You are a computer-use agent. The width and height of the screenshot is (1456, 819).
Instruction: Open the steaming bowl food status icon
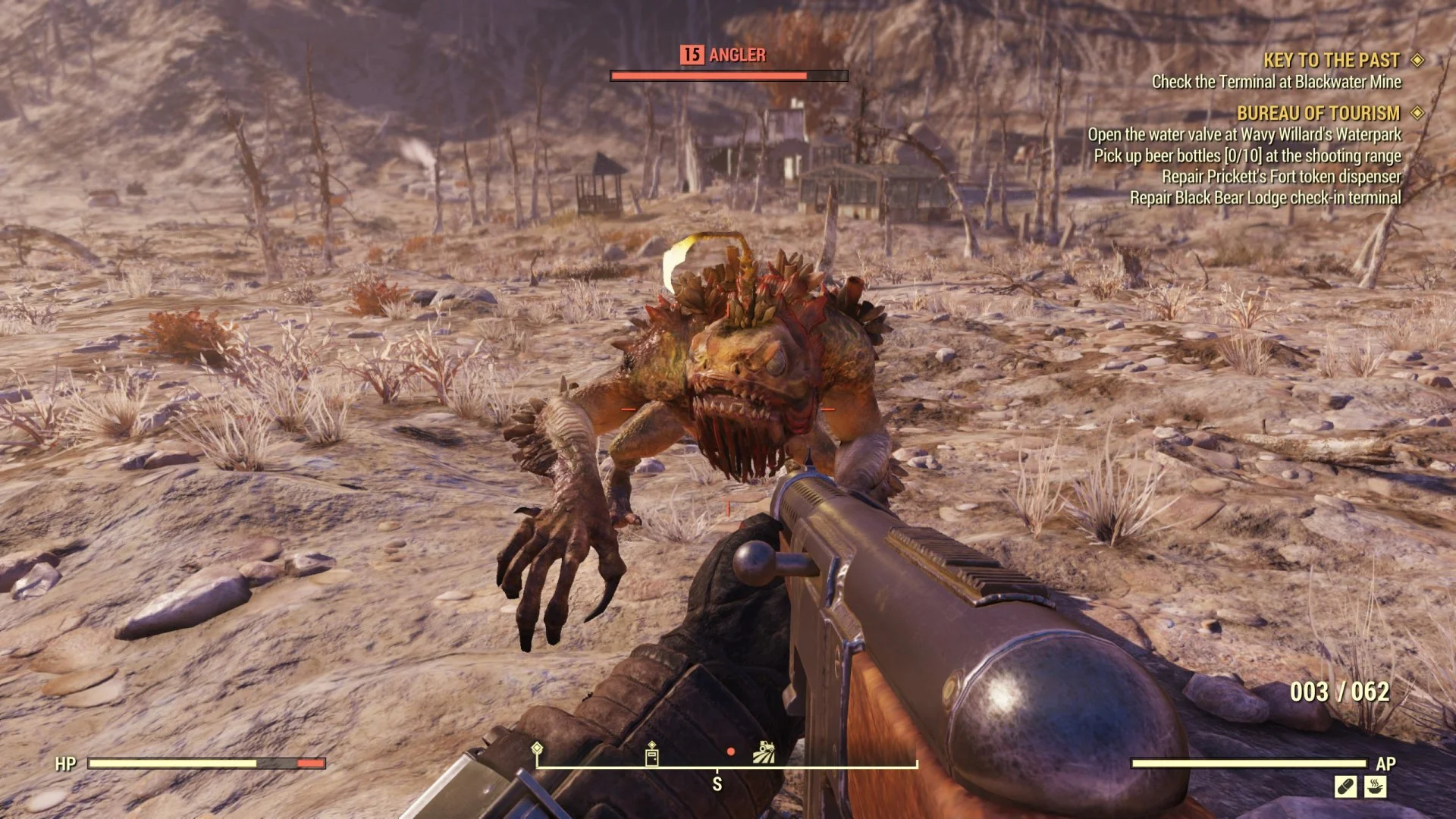click(x=1376, y=786)
